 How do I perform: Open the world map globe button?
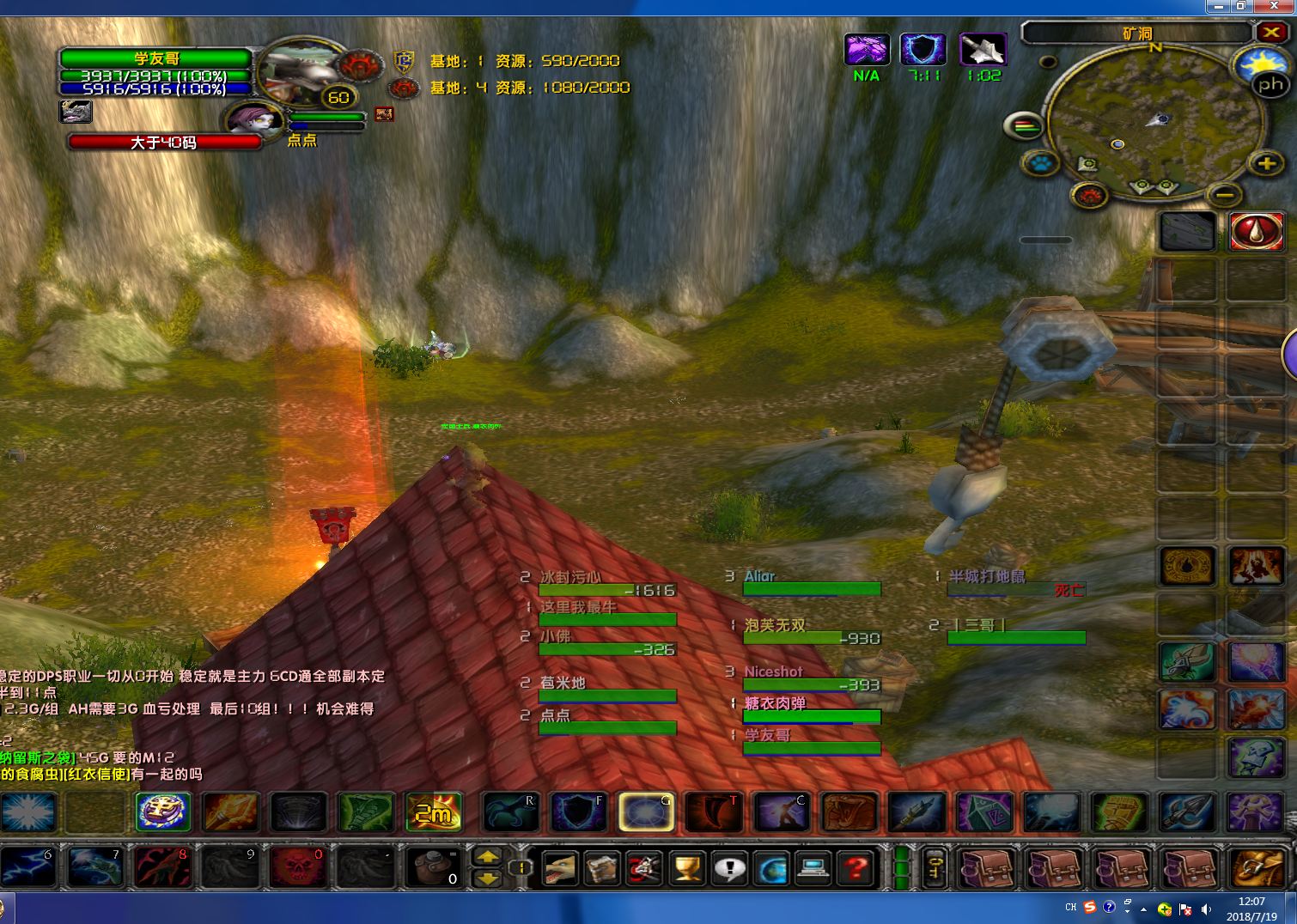(771, 868)
